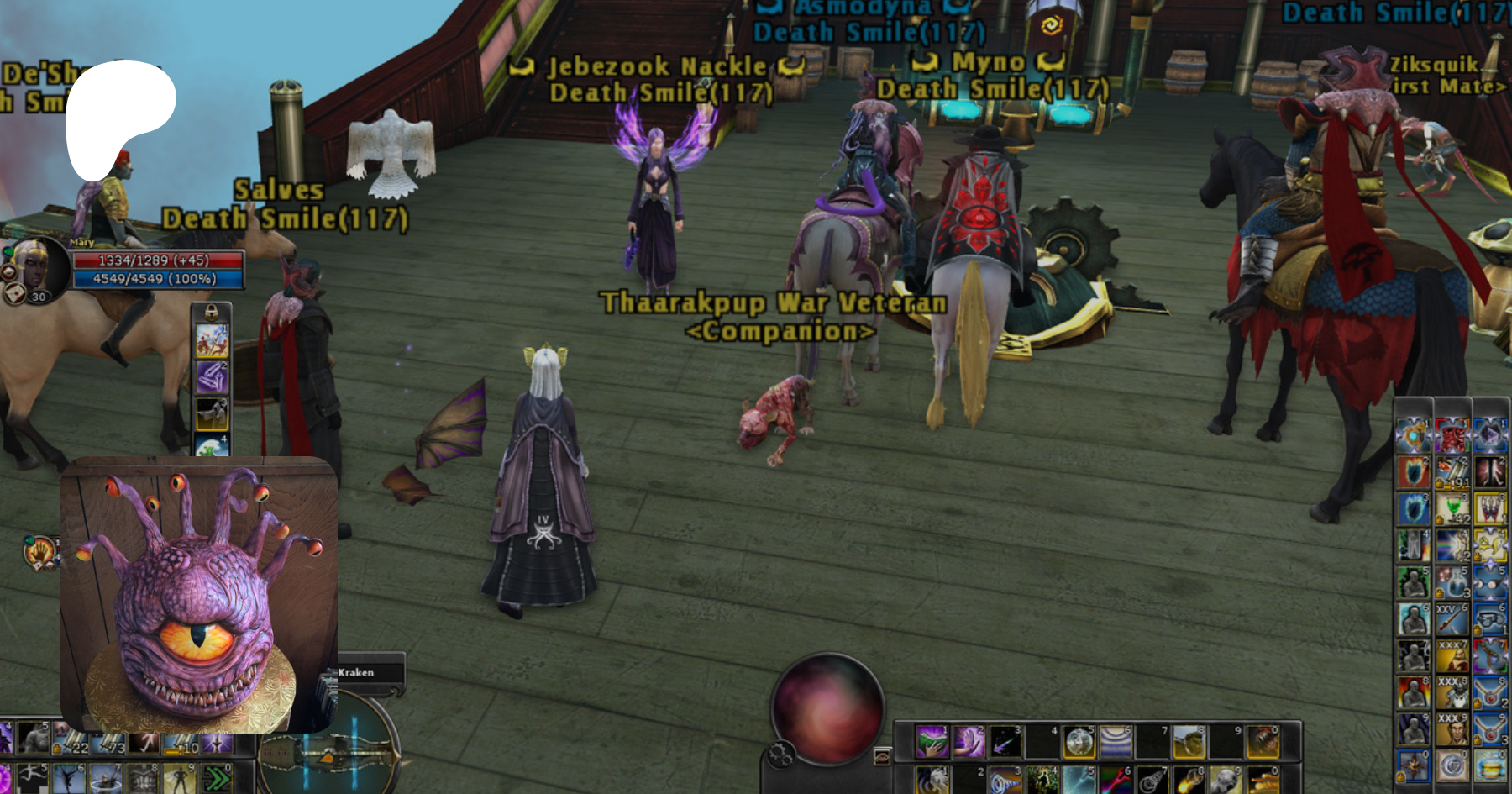Activate the purple twenty-sided die icon
The image size is (1512, 794).
click(x=1490, y=433)
